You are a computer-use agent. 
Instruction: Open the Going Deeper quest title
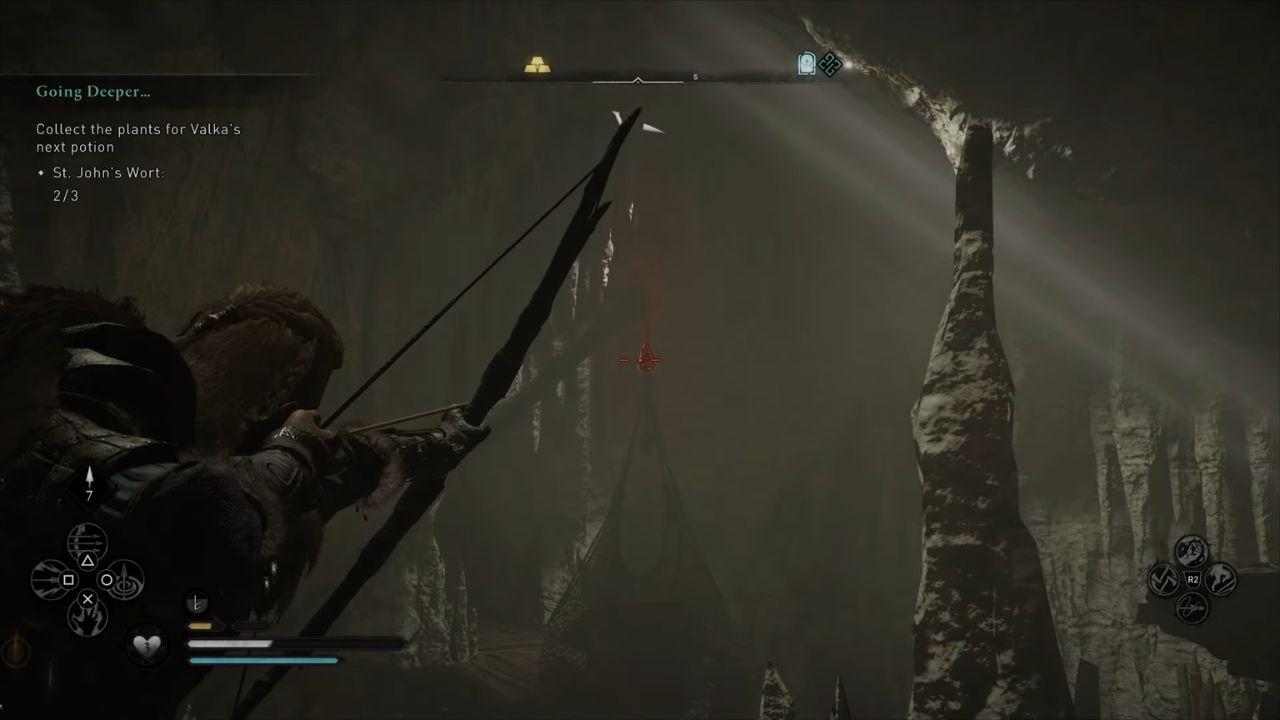tap(93, 91)
